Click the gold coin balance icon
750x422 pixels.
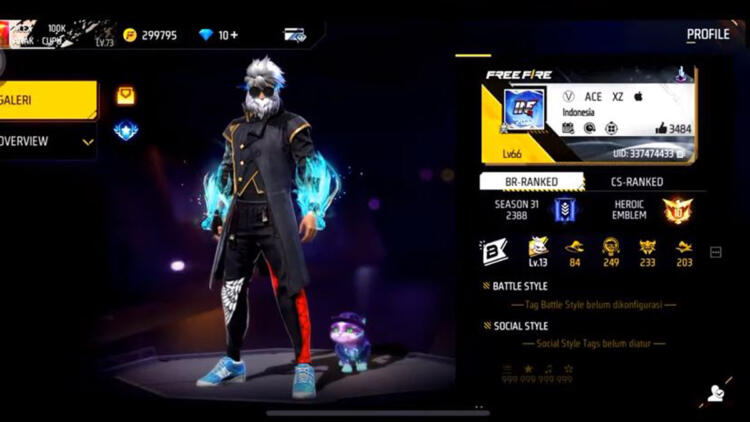[x=130, y=35]
